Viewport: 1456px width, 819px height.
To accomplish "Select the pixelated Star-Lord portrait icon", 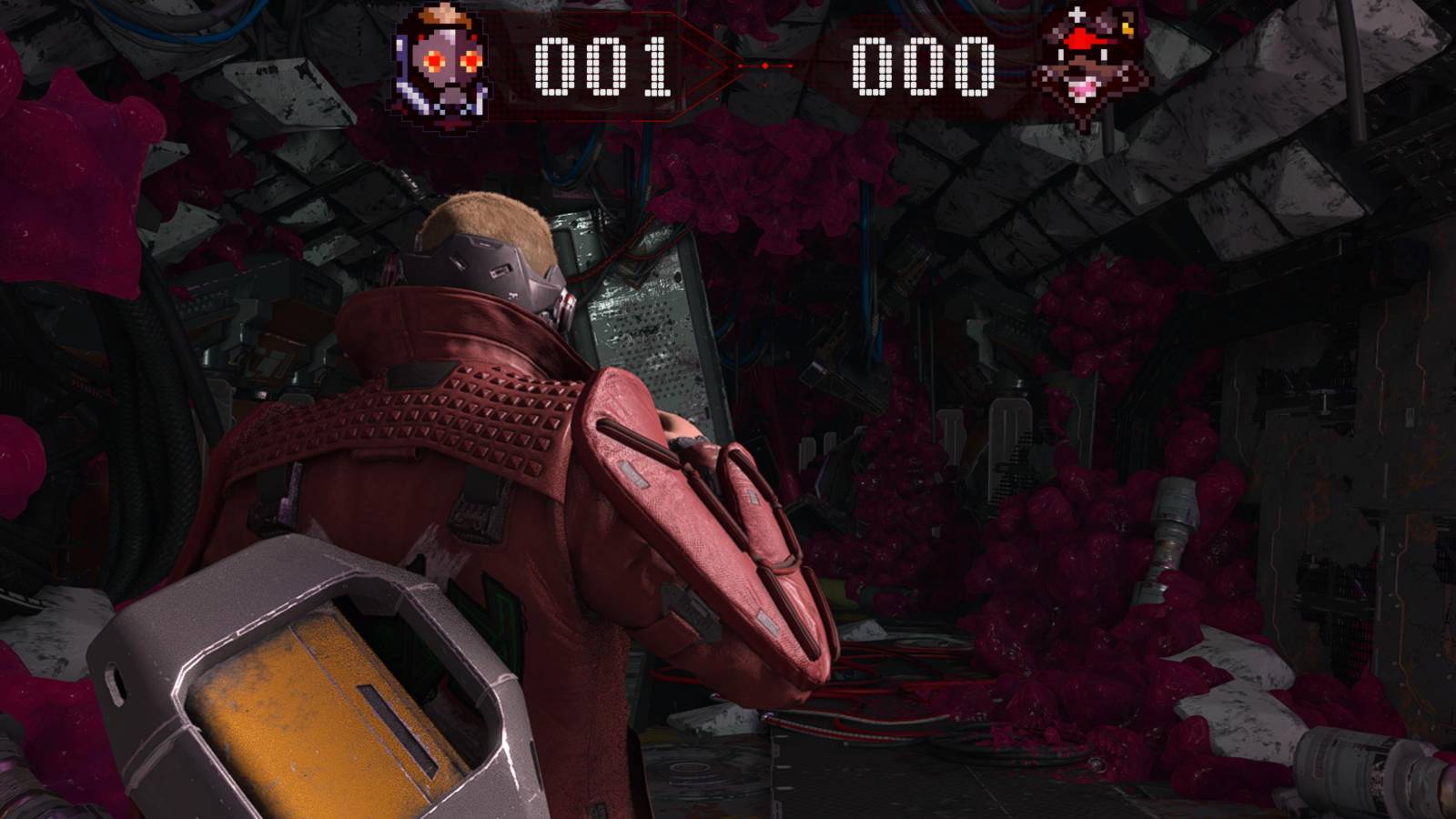I will (x=446, y=64).
